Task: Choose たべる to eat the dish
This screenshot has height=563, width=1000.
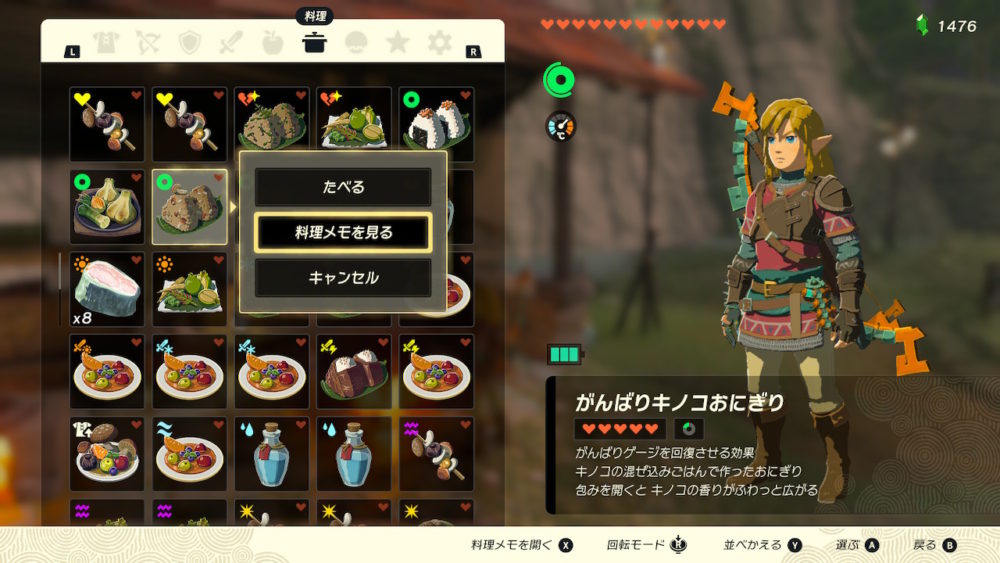Action: click(x=342, y=187)
